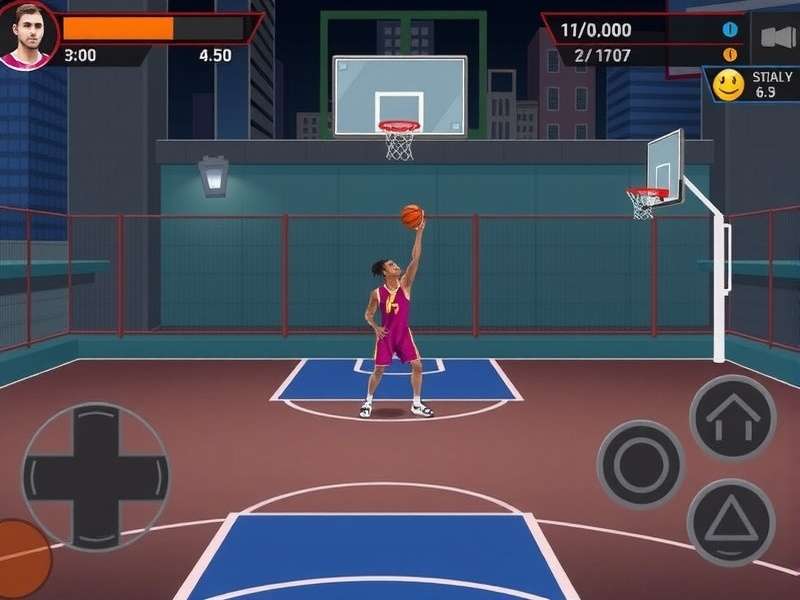Select the orange basketball corner button
Screen dimensions: 800x600
click(20, 558)
